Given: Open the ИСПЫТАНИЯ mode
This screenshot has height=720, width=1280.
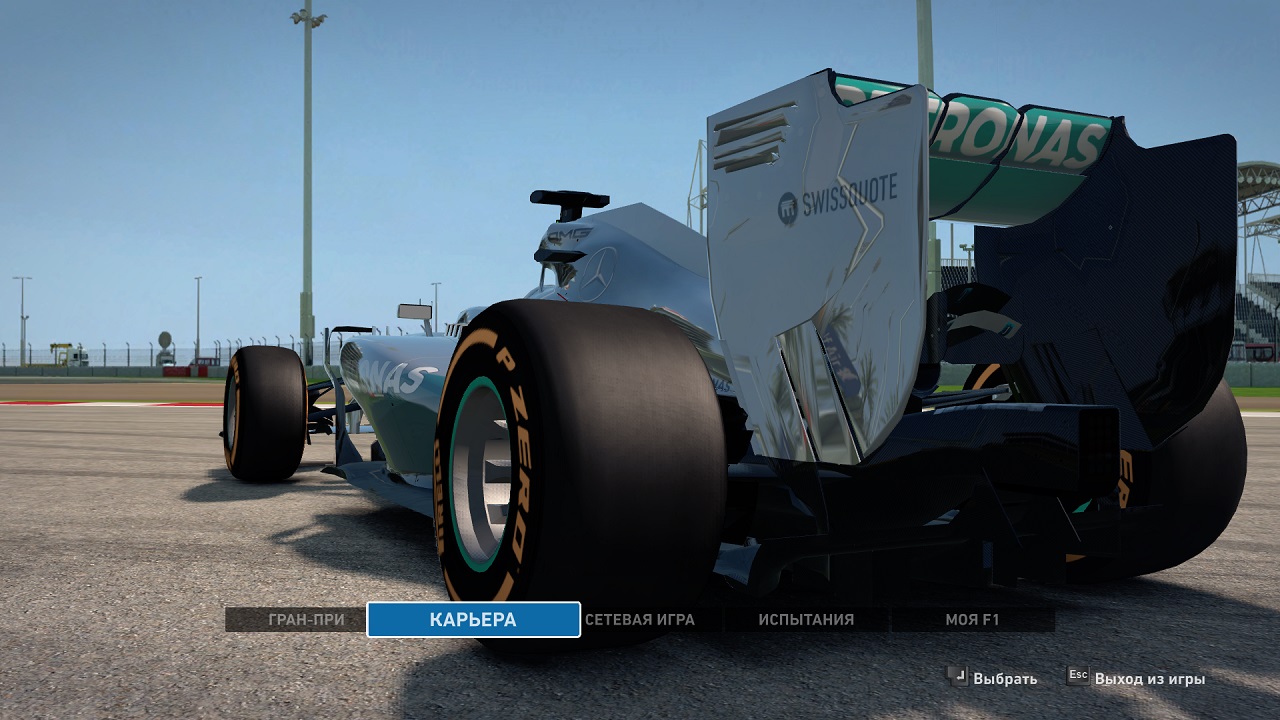Looking at the screenshot, I should 806,620.
